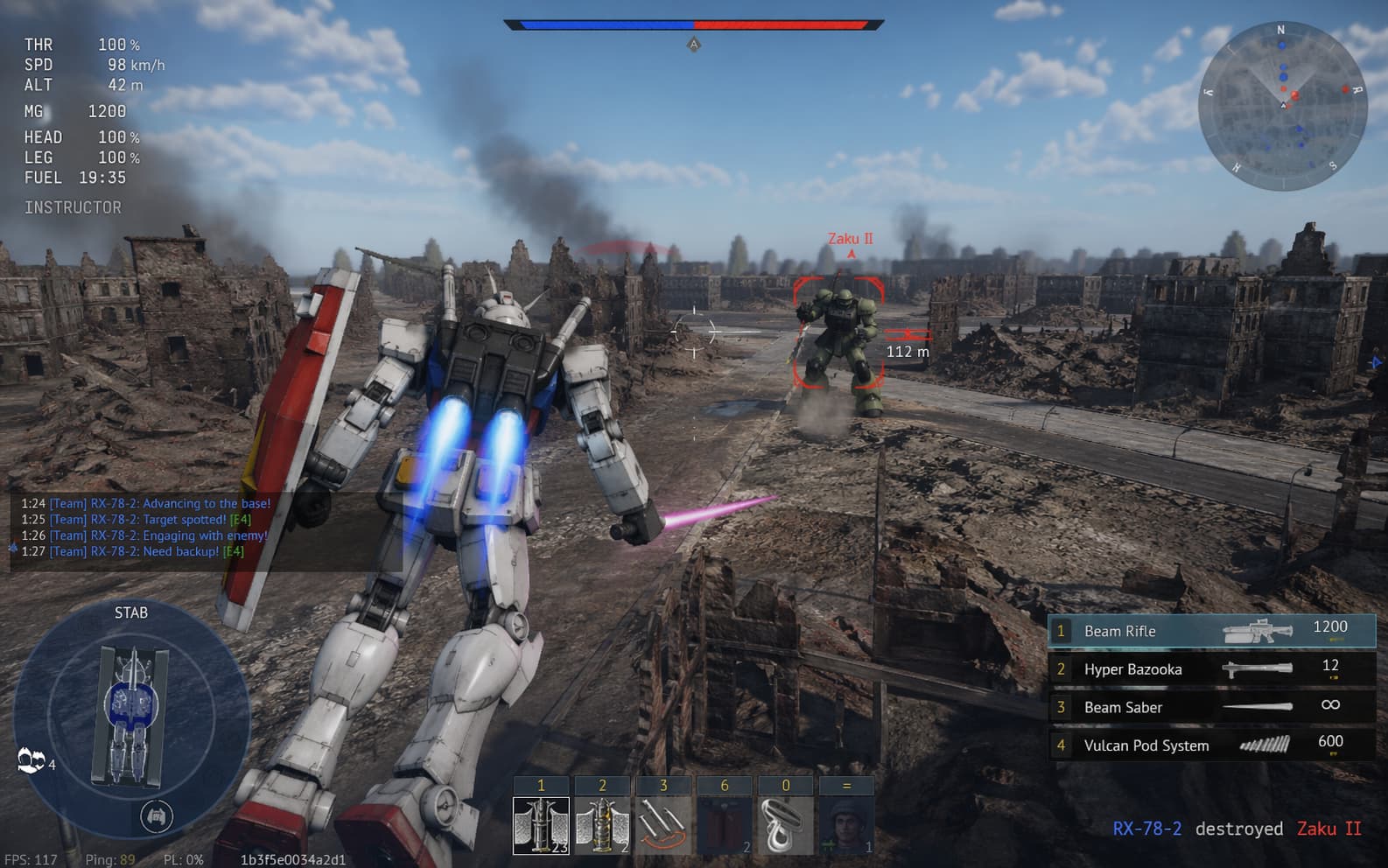The width and height of the screenshot is (1388, 868).
Task: Choose the Beam Saber weapon
Action: click(x=1211, y=707)
